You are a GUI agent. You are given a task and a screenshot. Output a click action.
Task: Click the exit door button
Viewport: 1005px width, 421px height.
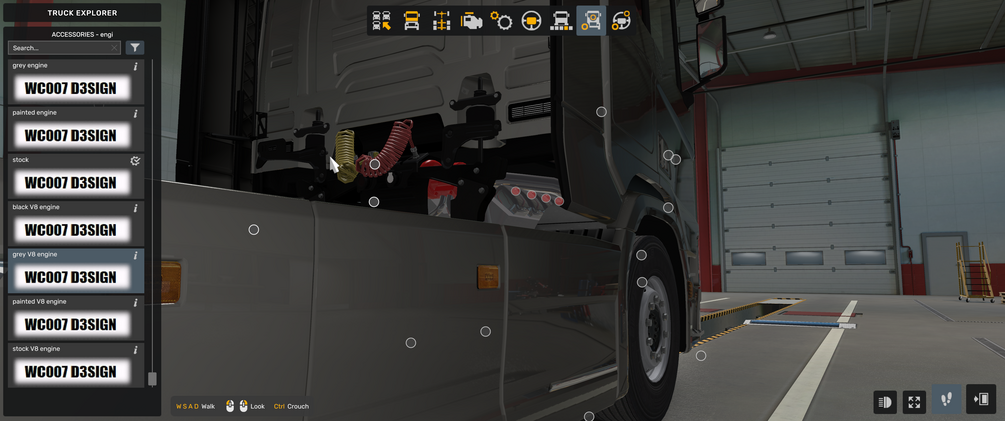click(x=981, y=400)
